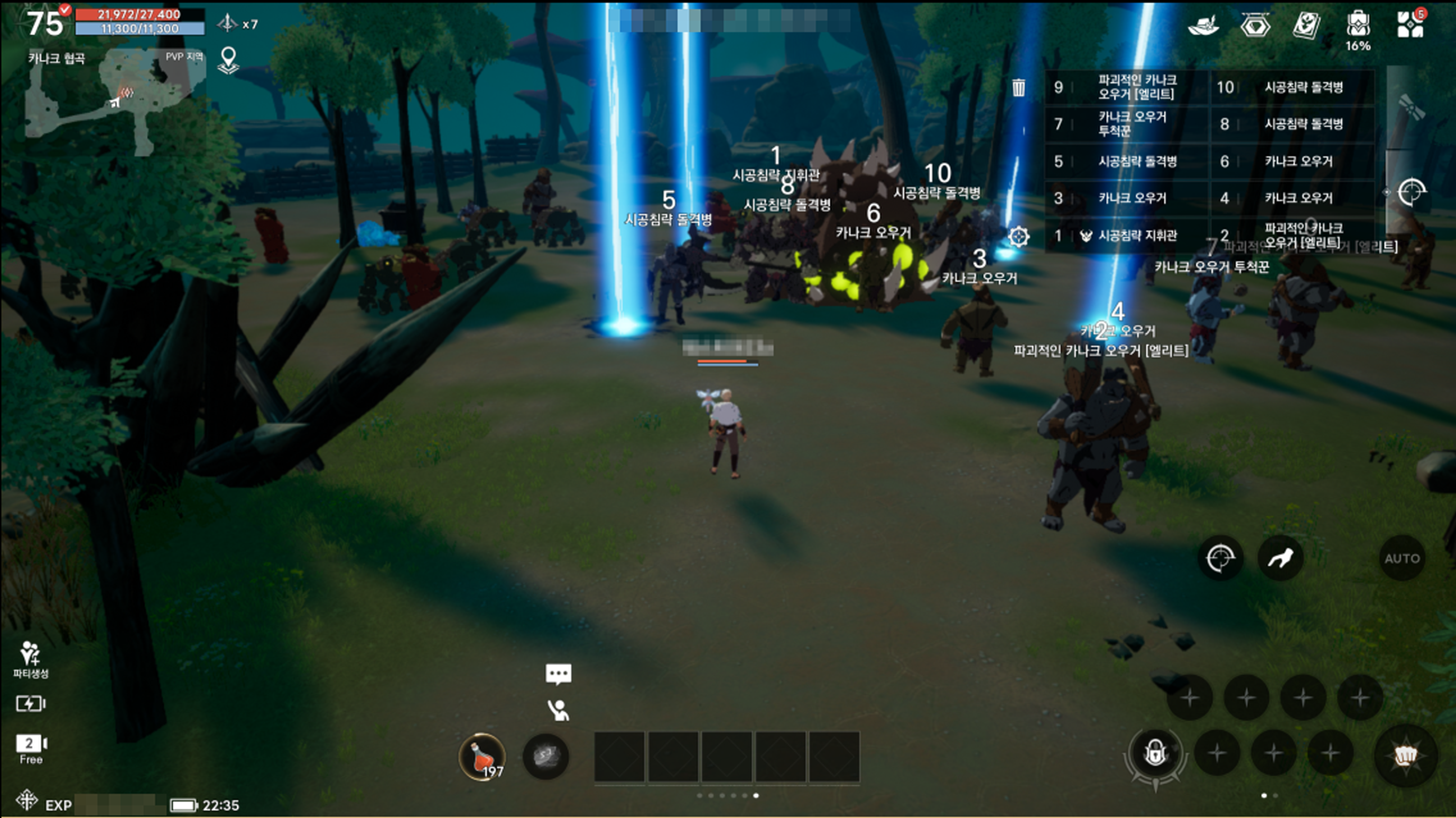The width and height of the screenshot is (1456, 818).
Task: Open the quest card icon
Action: tap(1306, 26)
